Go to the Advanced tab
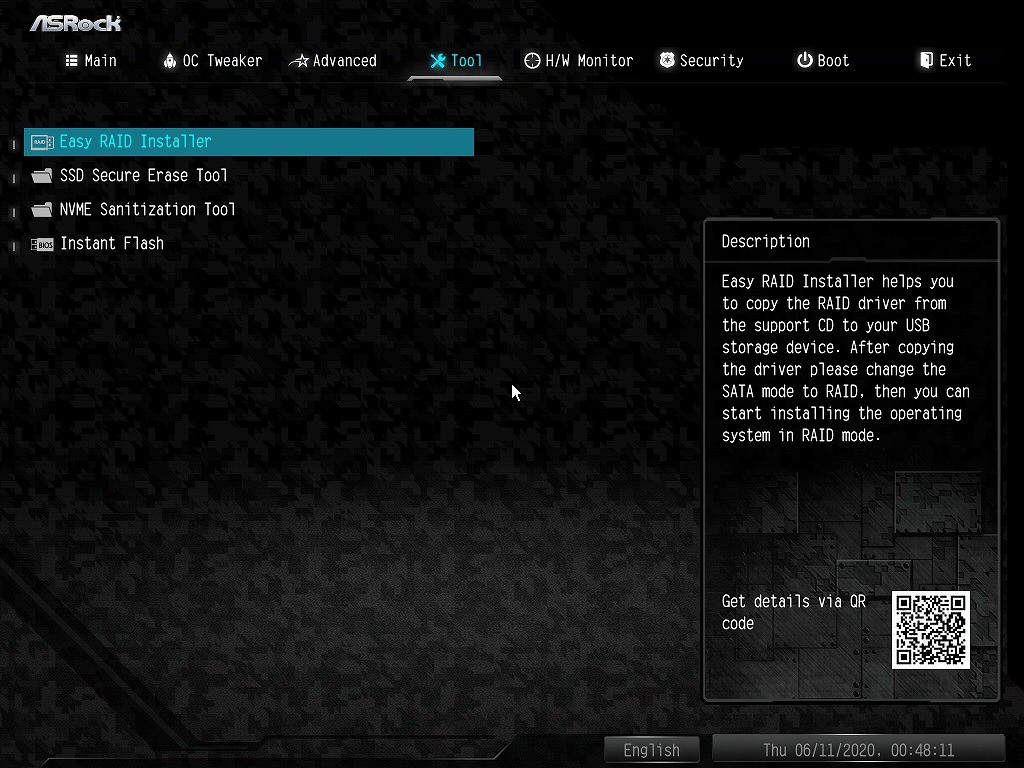Viewport: 1024px width, 768px height. coord(333,61)
